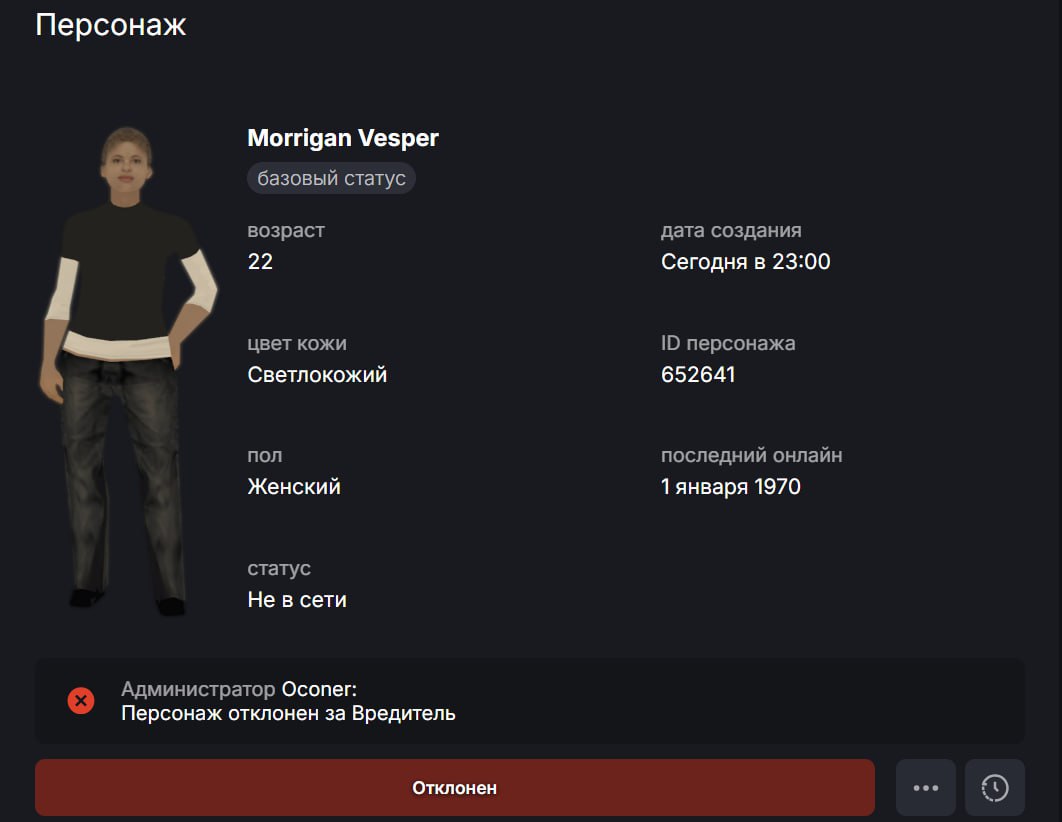This screenshot has width=1062, height=822.
Task: Click the red Отклонен status button
Action: pos(454,787)
